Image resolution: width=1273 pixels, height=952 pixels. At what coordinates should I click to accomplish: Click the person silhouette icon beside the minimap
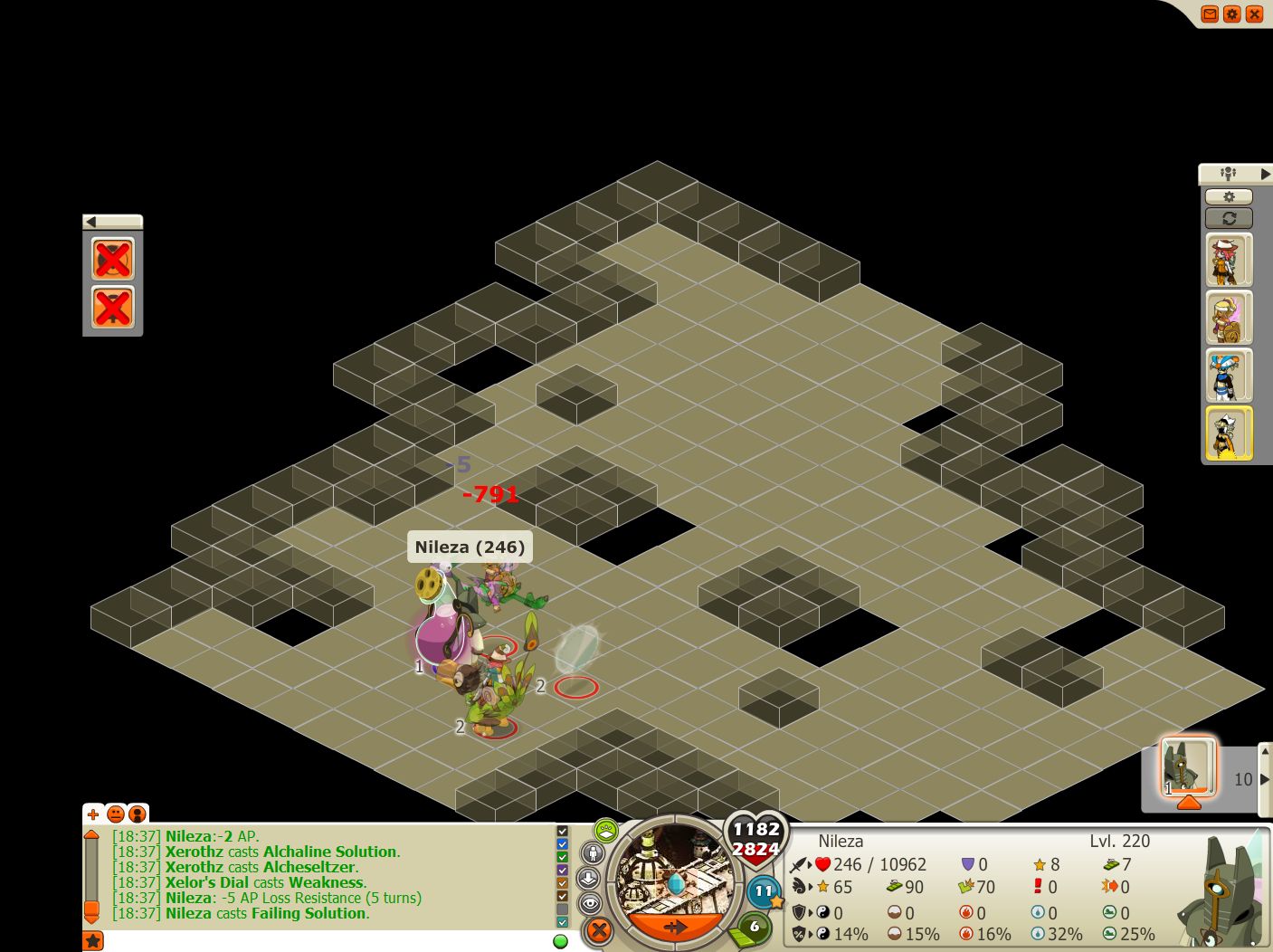(x=593, y=854)
